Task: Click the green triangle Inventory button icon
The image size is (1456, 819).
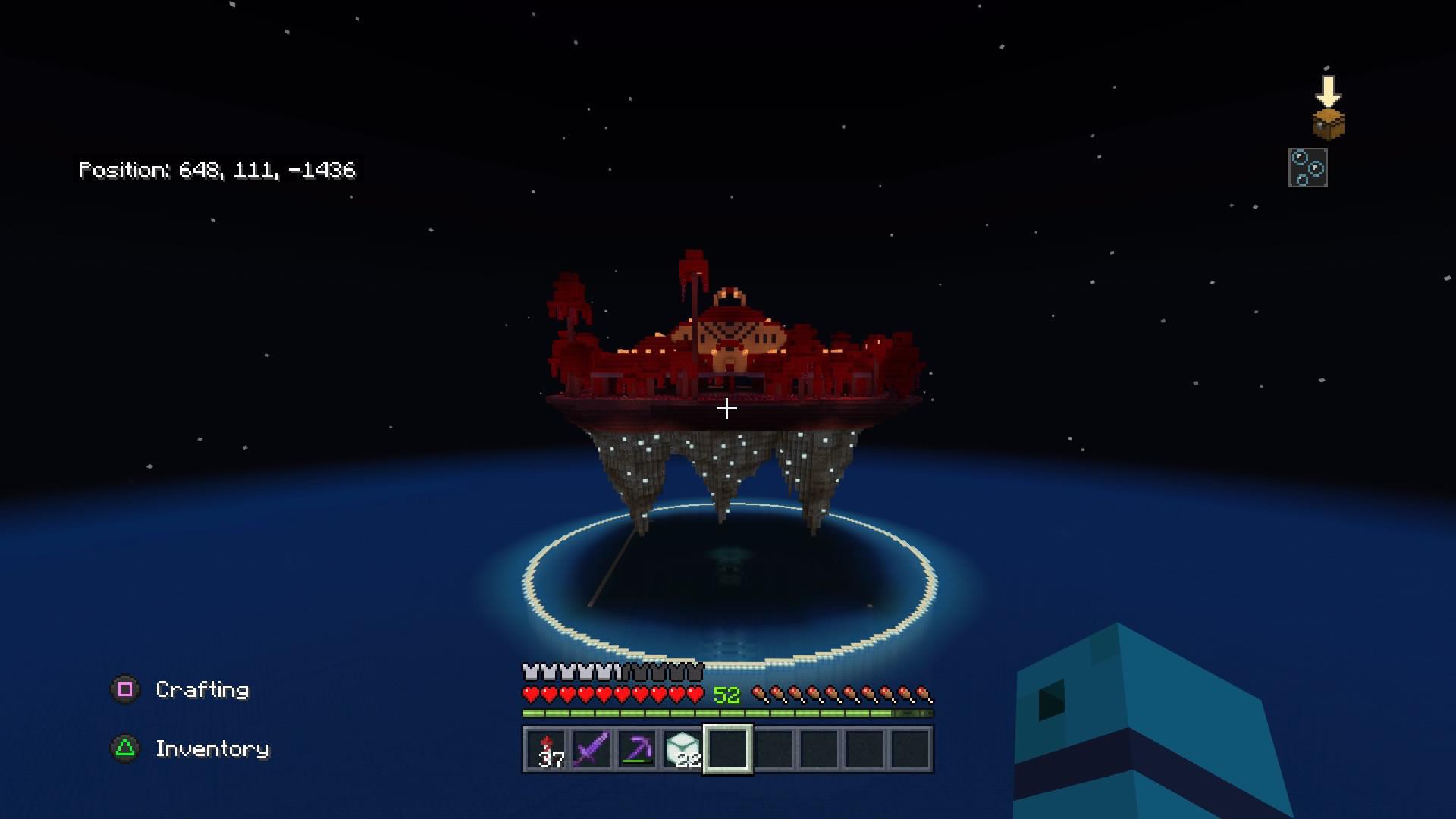Action: pos(126,748)
